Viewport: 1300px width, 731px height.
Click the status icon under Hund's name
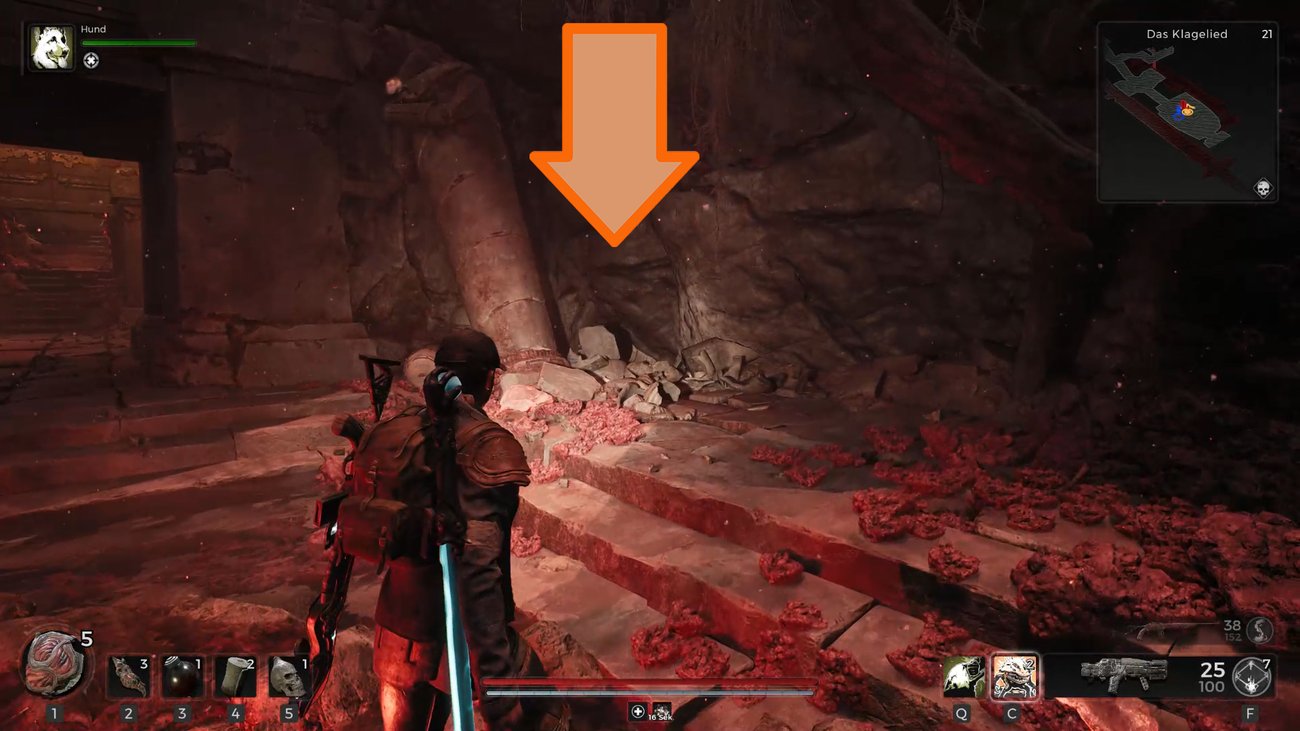point(91,61)
